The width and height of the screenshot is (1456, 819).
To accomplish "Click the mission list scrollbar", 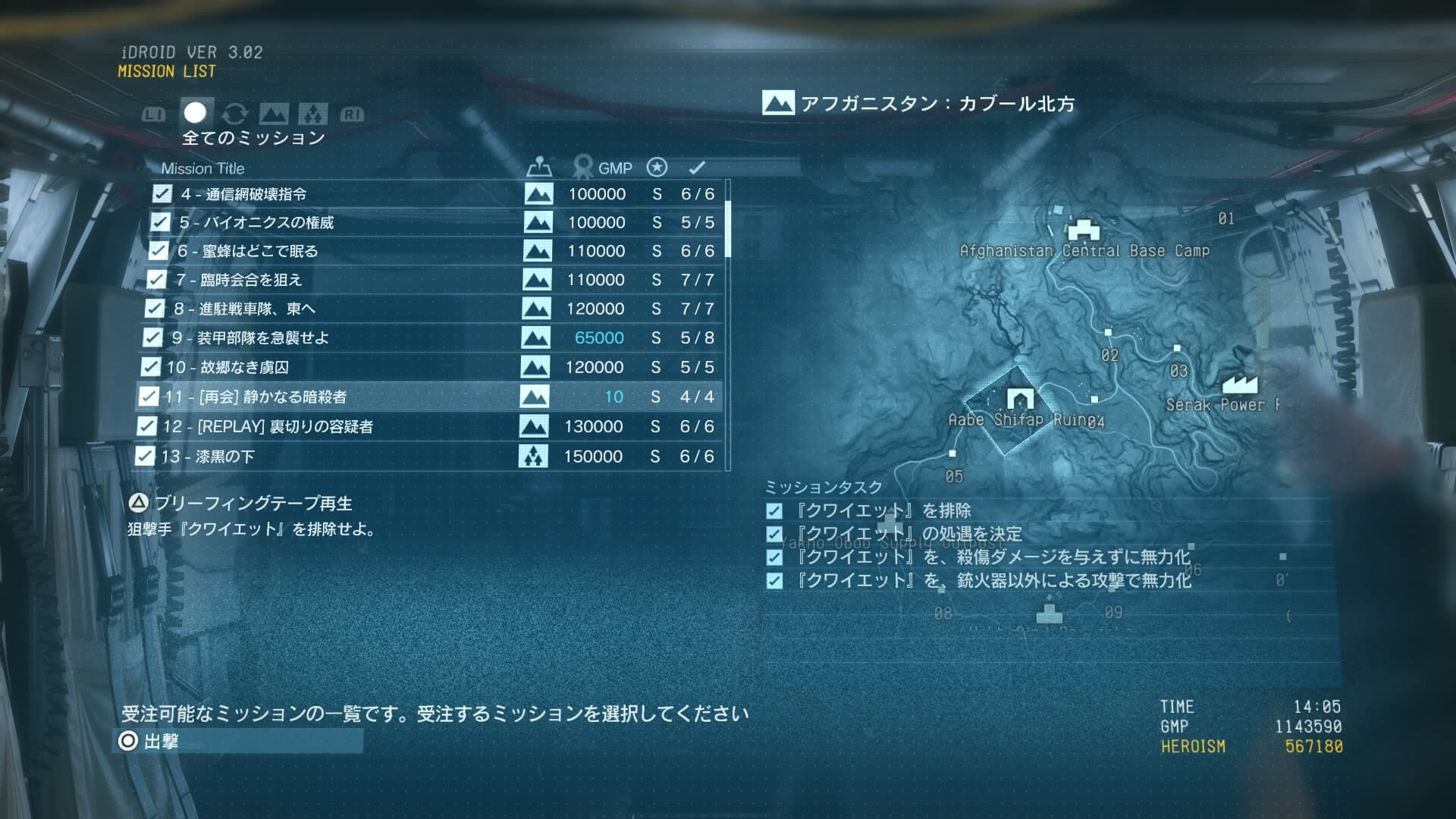I will pyautogui.click(x=728, y=227).
